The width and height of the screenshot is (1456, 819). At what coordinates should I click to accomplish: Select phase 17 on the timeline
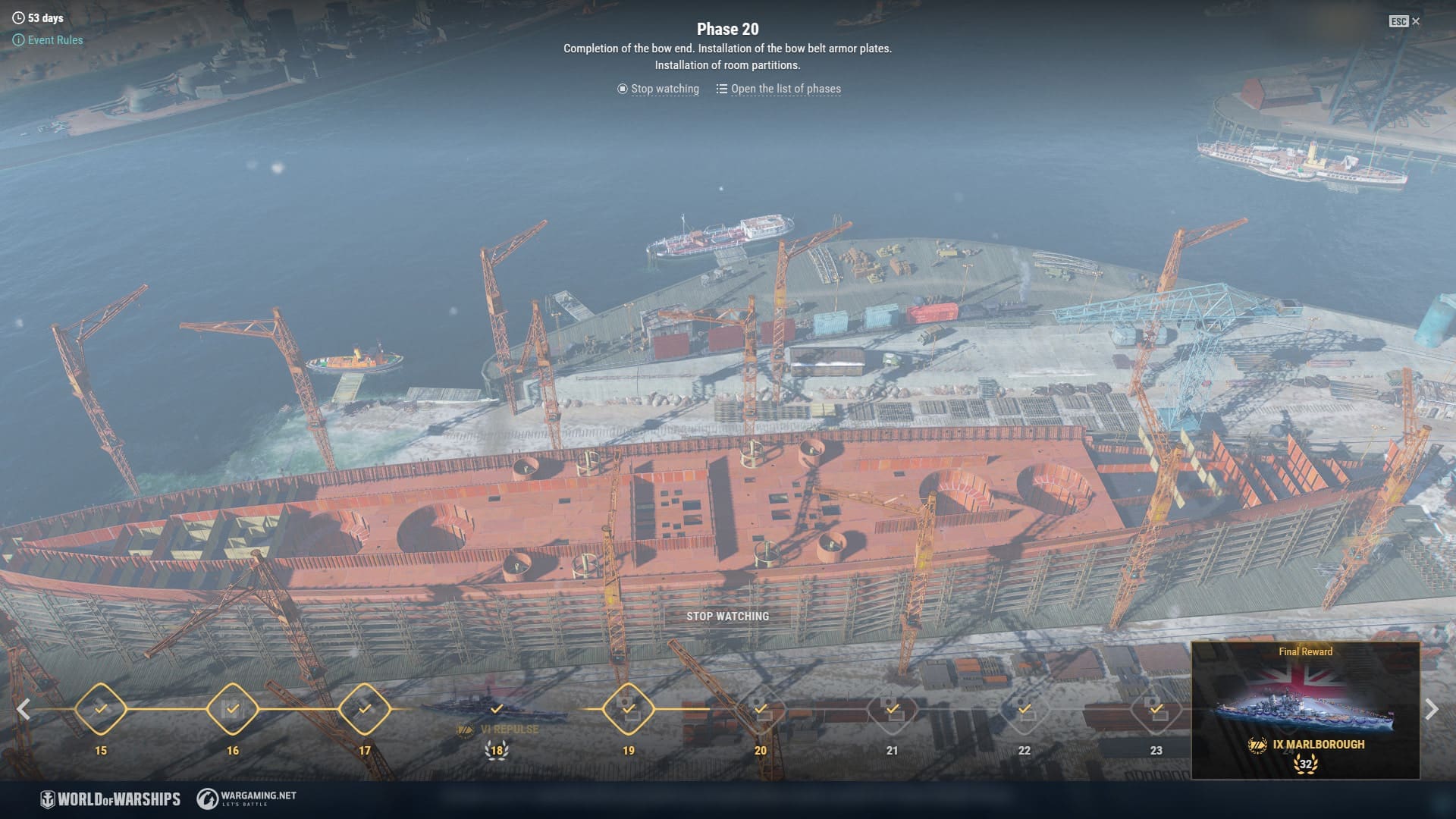click(365, 710)
